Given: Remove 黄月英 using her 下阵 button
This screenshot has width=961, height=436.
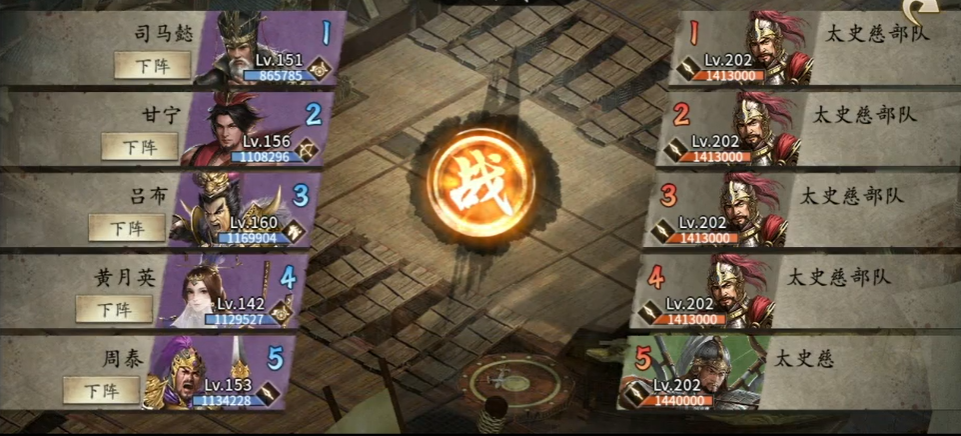Looking at the screenshot, I should pos(115,309).
